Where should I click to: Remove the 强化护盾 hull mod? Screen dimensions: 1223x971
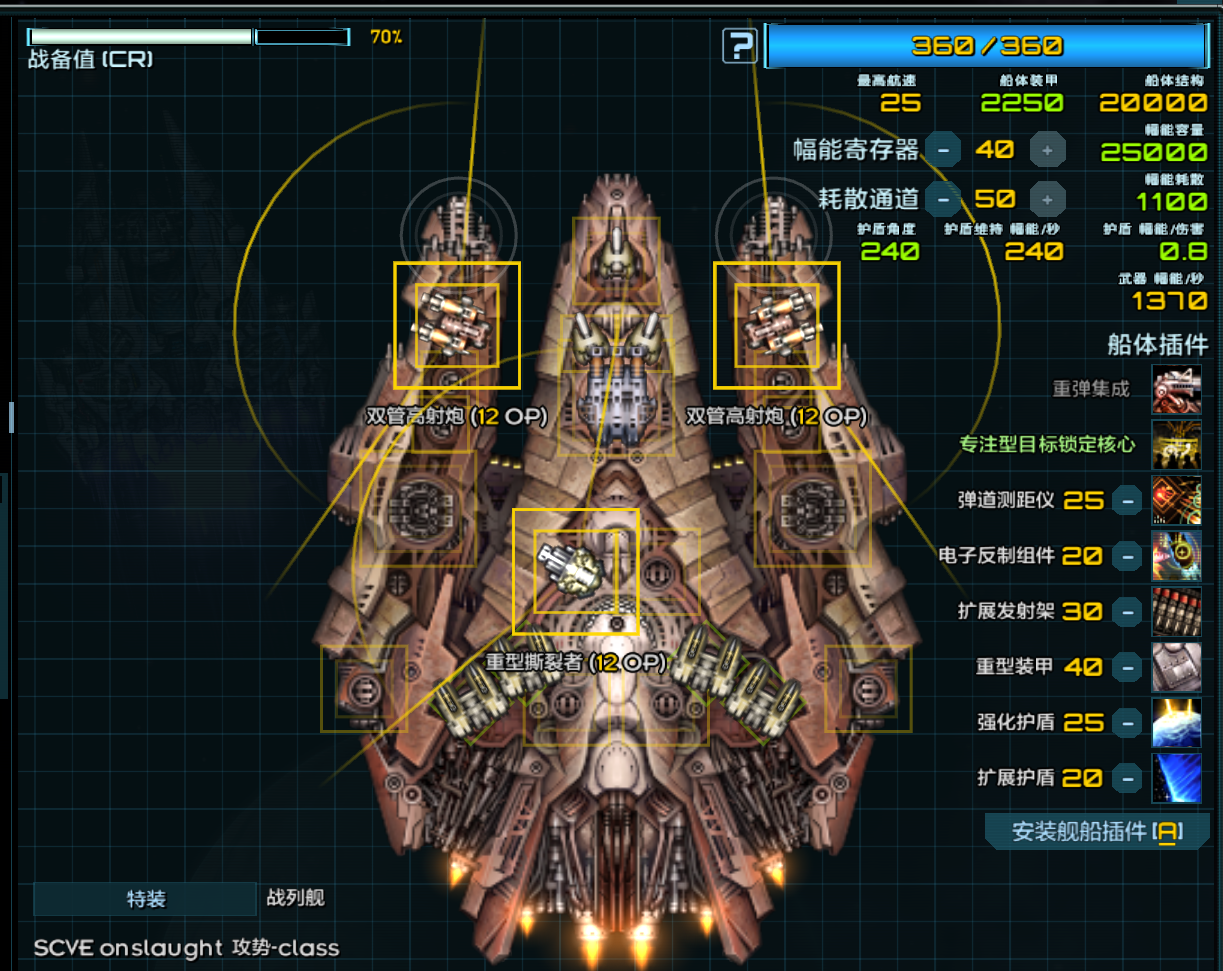pos(1127,722)
